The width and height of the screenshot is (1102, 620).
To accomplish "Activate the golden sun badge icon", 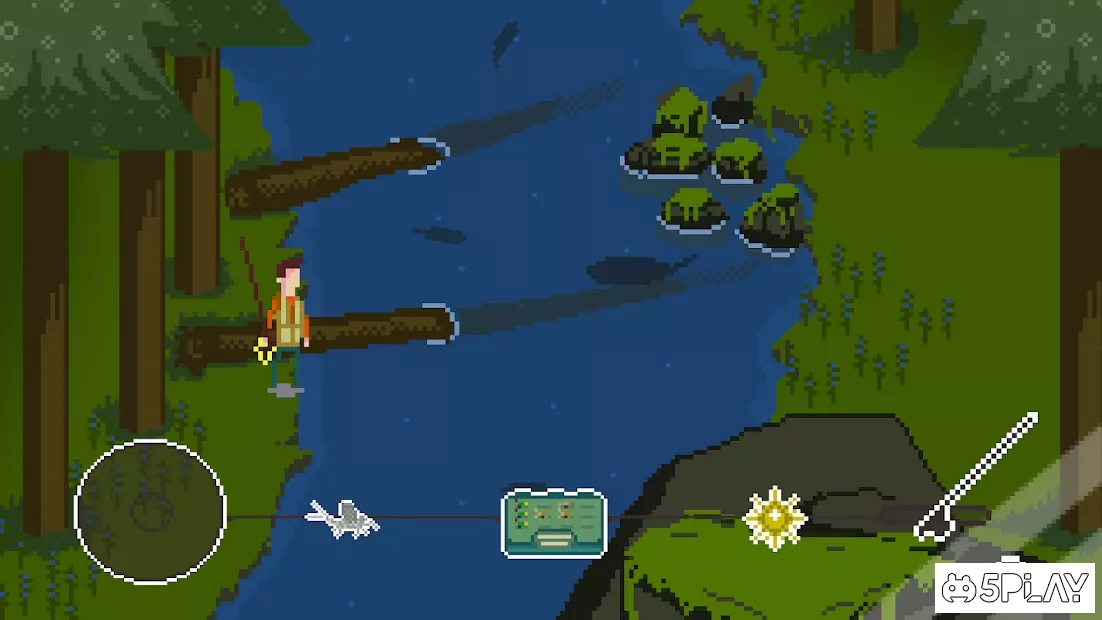I will point(774,519).
